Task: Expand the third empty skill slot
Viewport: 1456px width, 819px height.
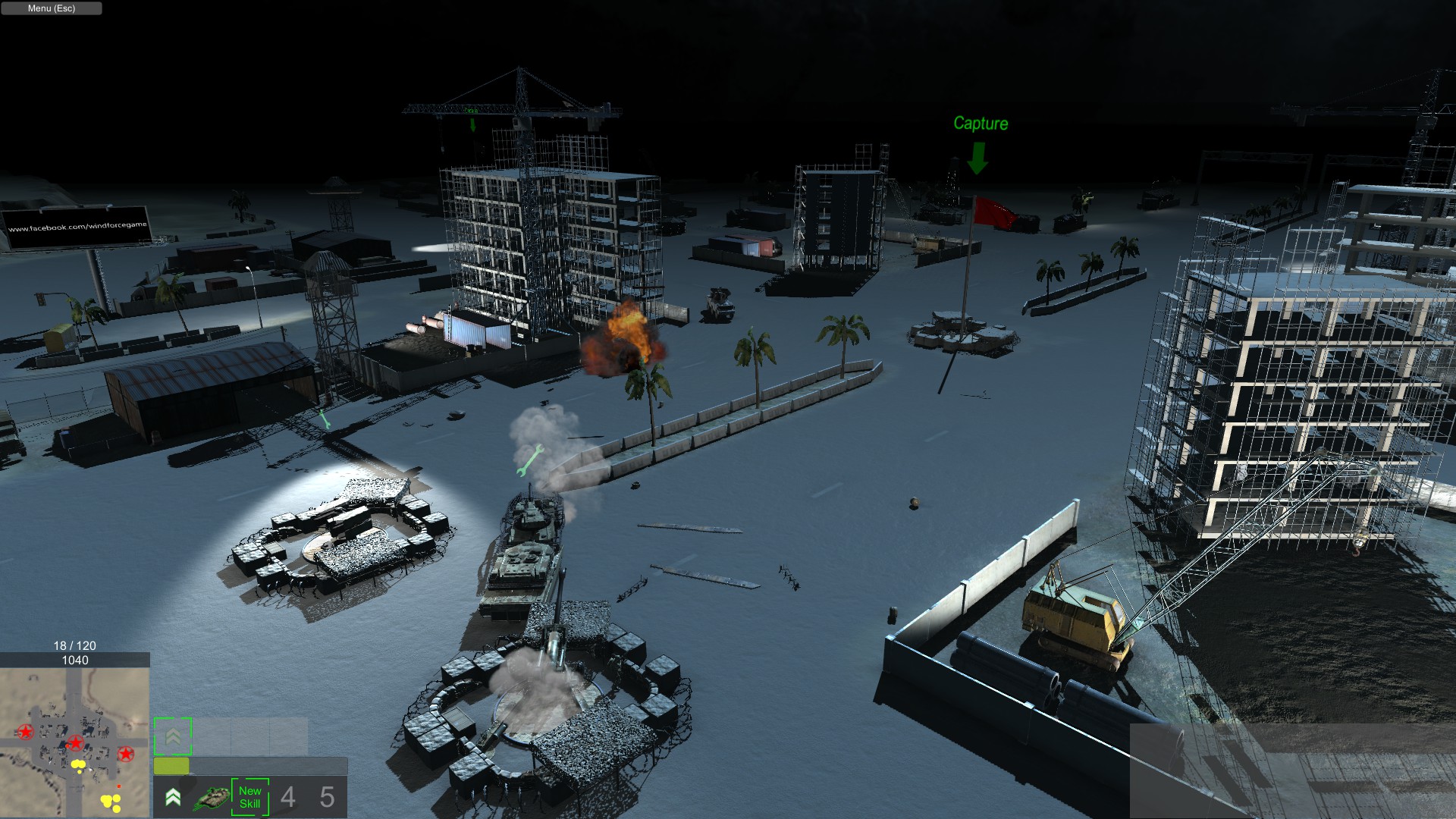Action: pos(287,734)
